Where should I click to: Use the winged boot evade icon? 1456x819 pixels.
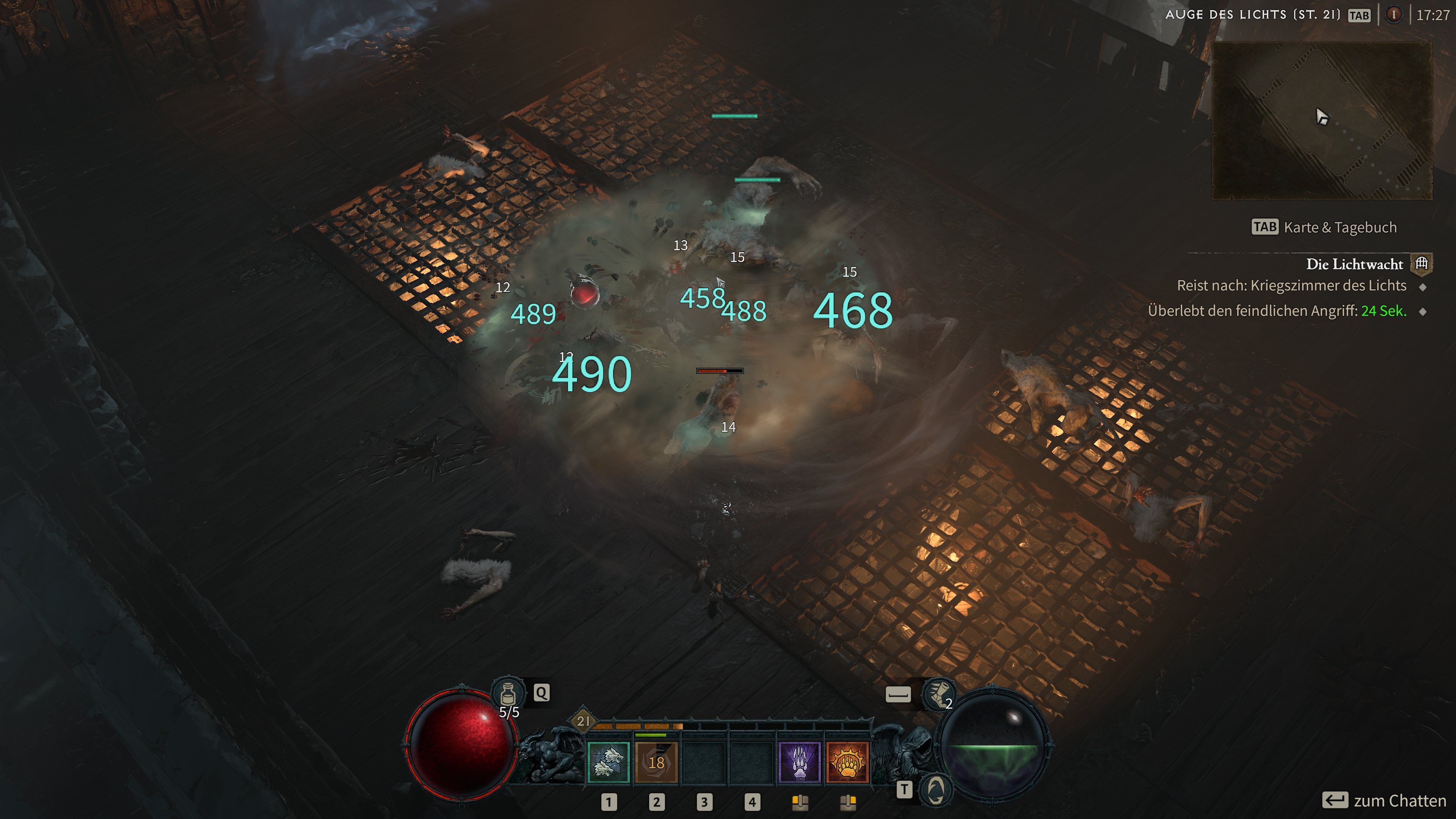938,693
